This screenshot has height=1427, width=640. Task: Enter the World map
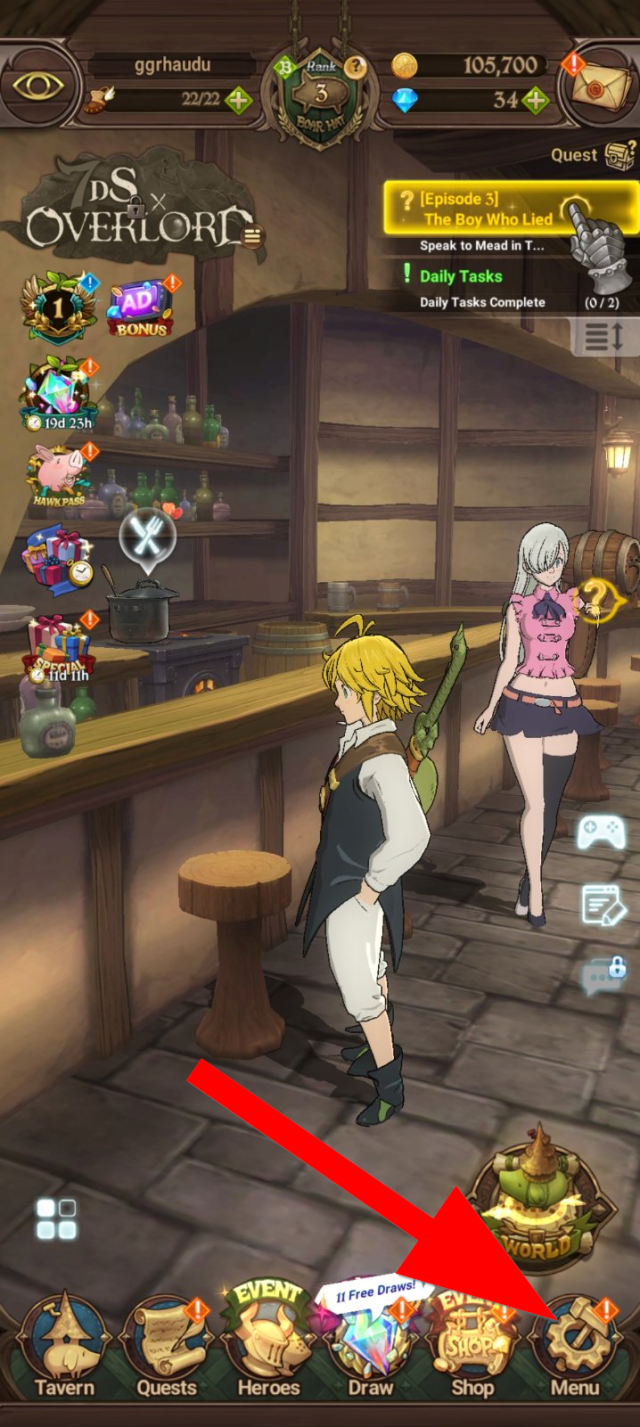[x=541, y=1204]
